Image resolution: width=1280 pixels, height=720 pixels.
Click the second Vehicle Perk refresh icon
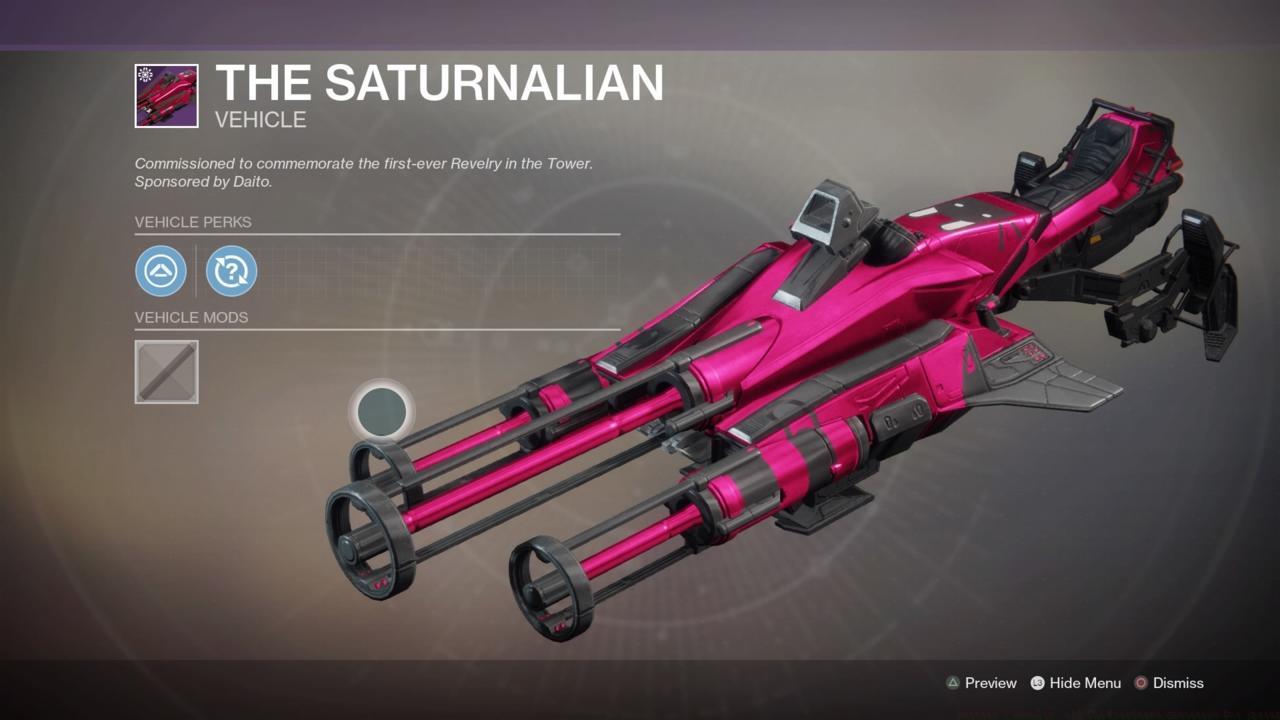tap(231, 271)
